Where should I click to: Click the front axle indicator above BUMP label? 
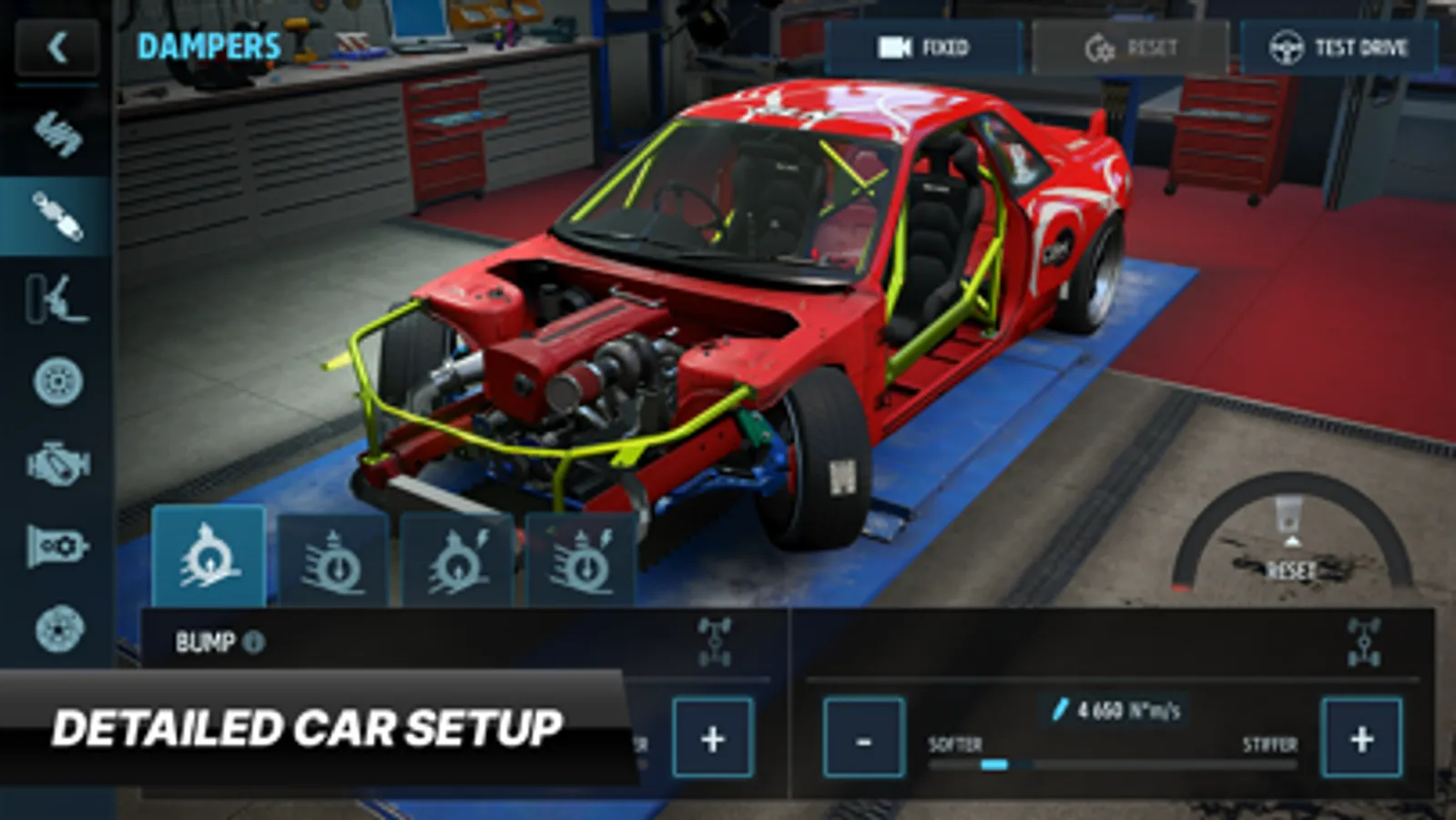click(715, 640)
